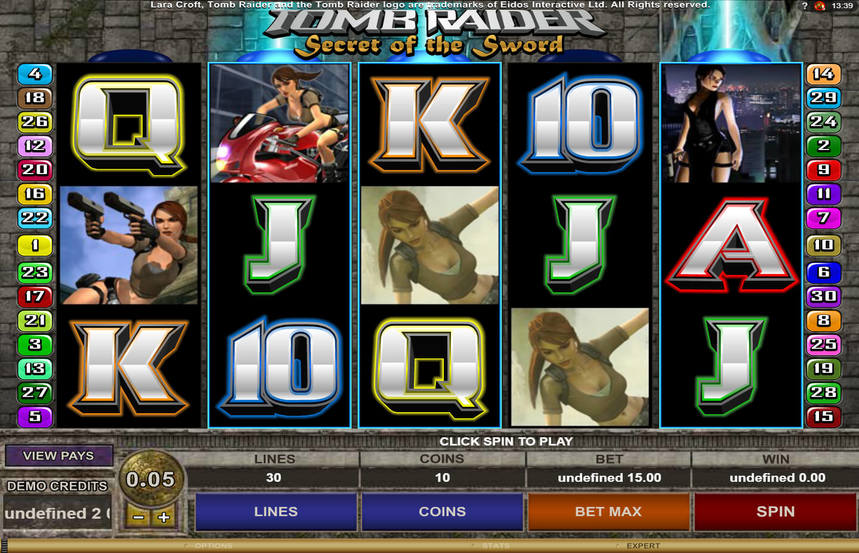Select payline marker 9
859x553 pixels.
823,170
